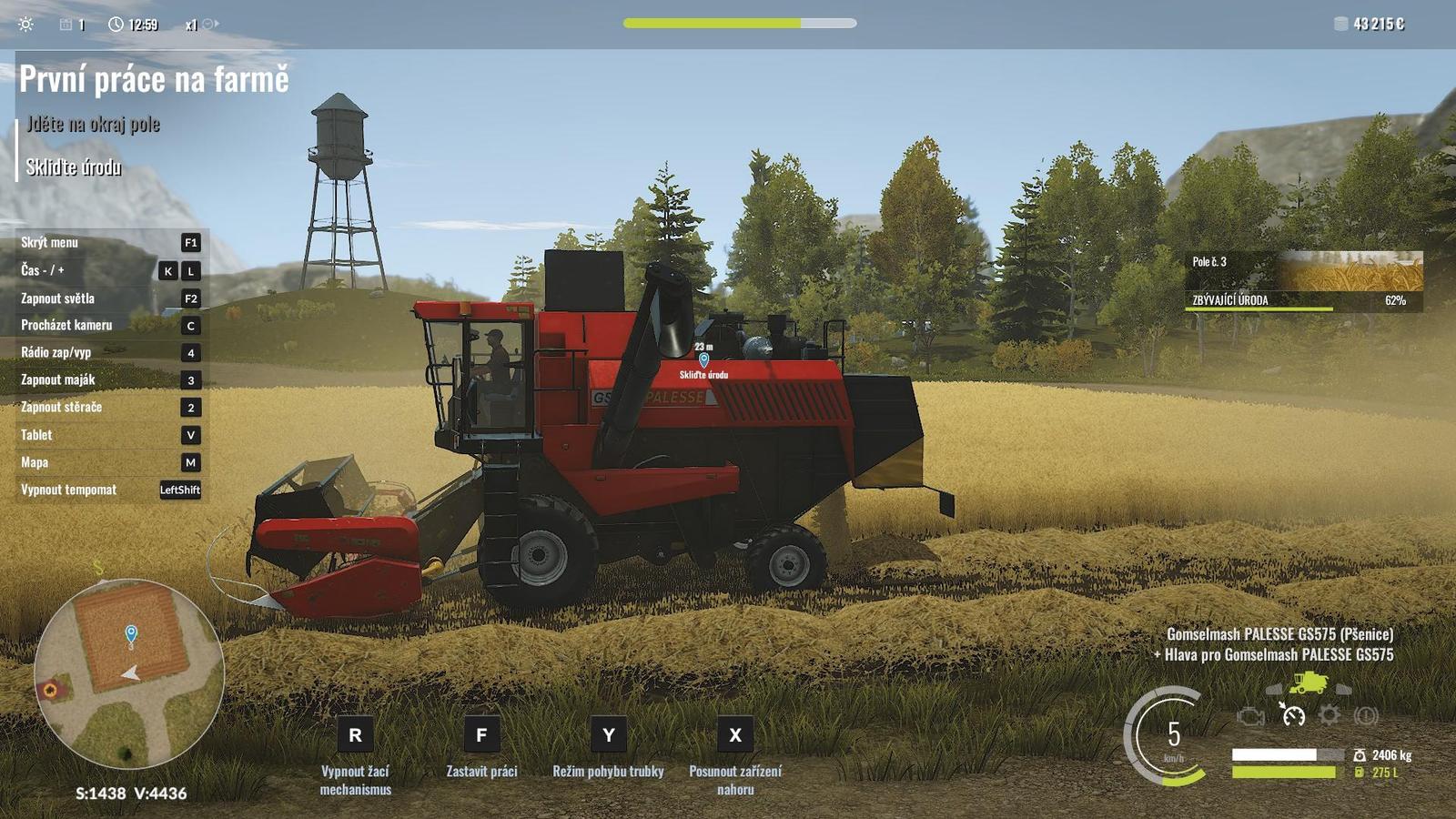Click the green harvester vehicle icon
Viewport: 1456px width, 819px height.
pyautogui.click(x=1308, y=682)
